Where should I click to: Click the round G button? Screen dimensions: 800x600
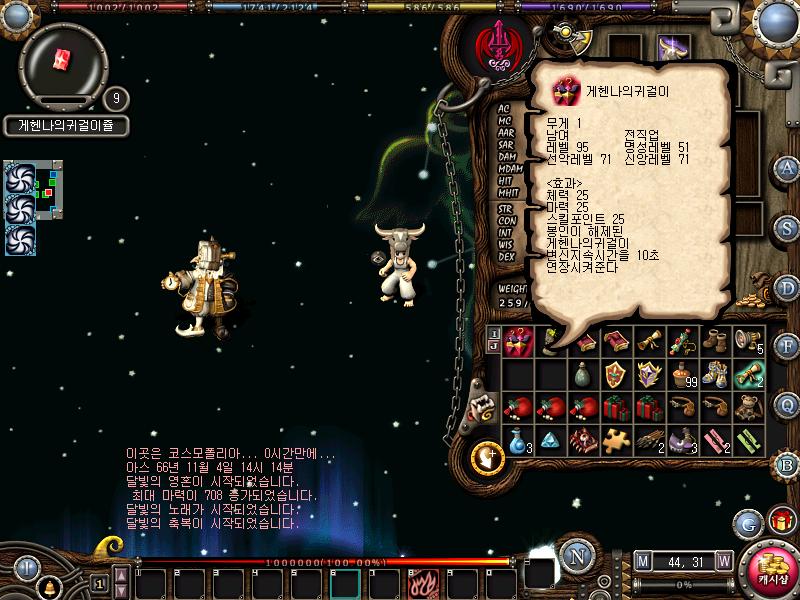(x=747, y=522)
